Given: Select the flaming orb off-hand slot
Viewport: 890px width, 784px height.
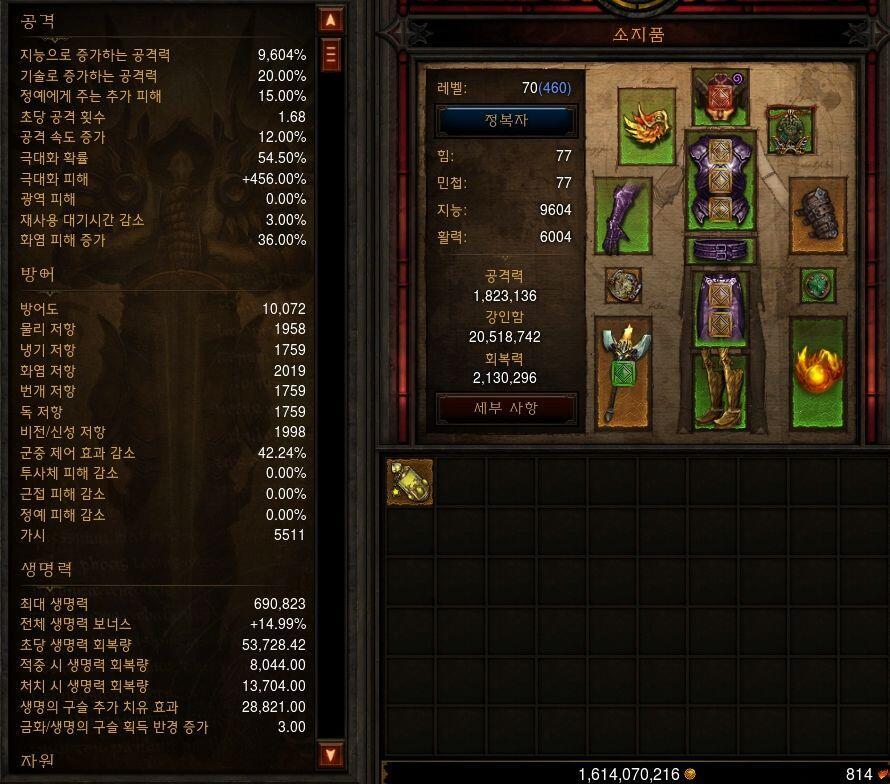Looking at the screenshot, I should click(818, 371).
